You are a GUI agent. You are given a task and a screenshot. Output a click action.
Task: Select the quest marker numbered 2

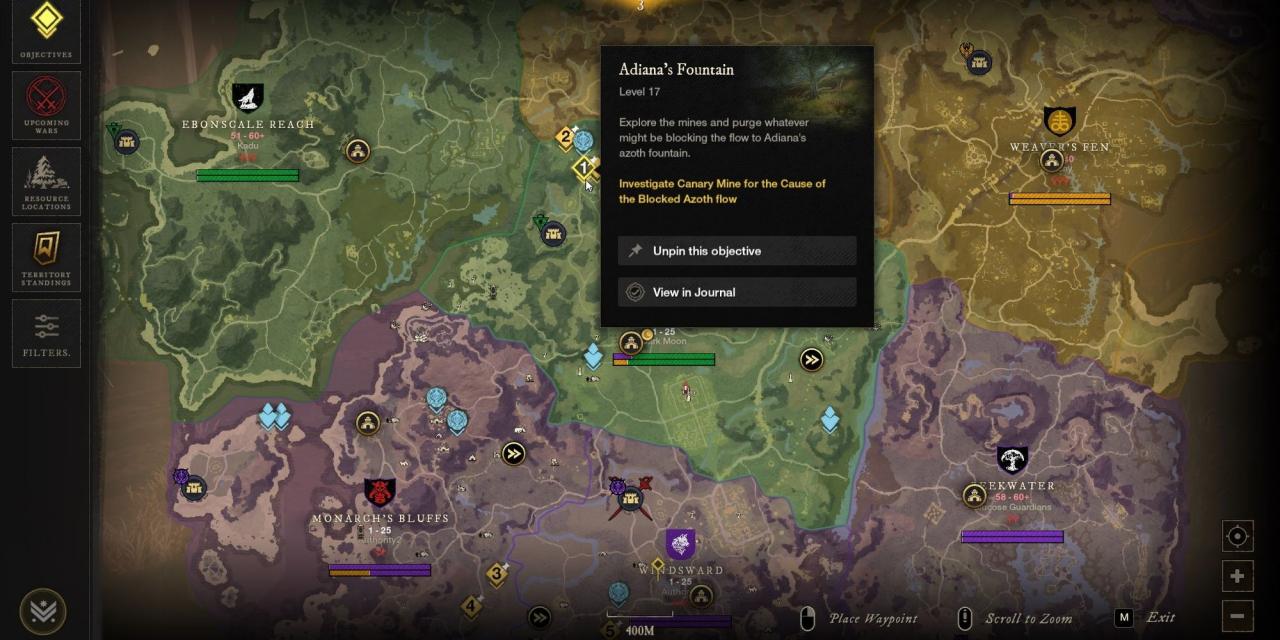tap(566, 137)
